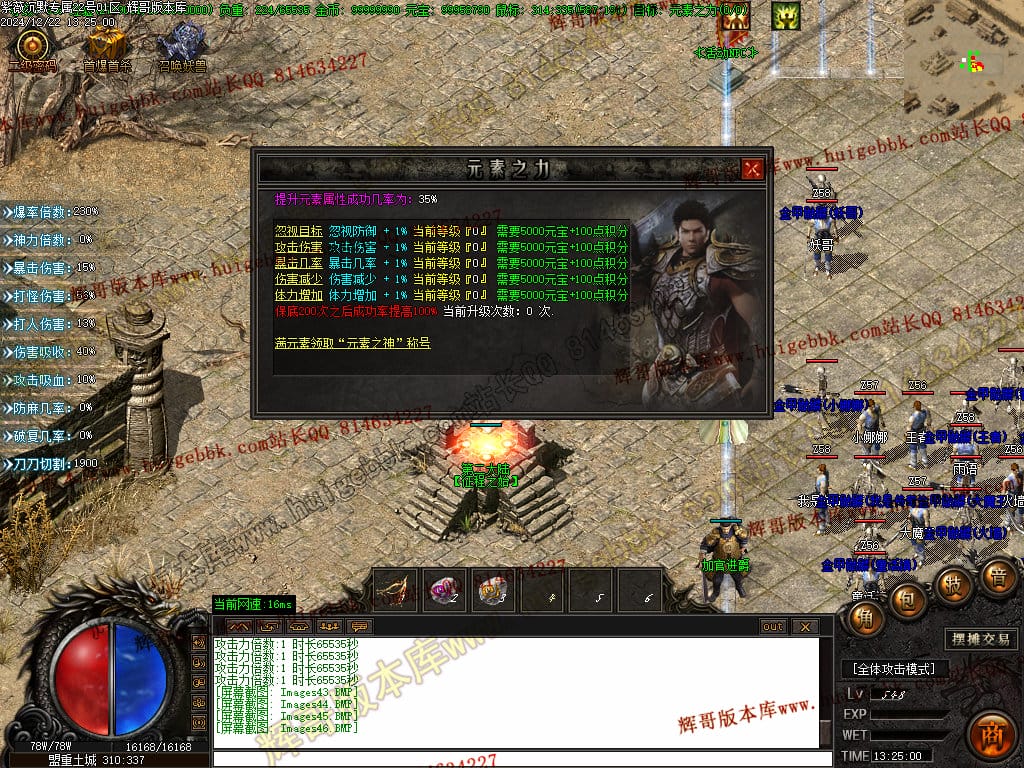The height and width of the screenshot is (768, 1024).
Task: Upgrade the 体力增加 element attribute
Action: (298, 295)
